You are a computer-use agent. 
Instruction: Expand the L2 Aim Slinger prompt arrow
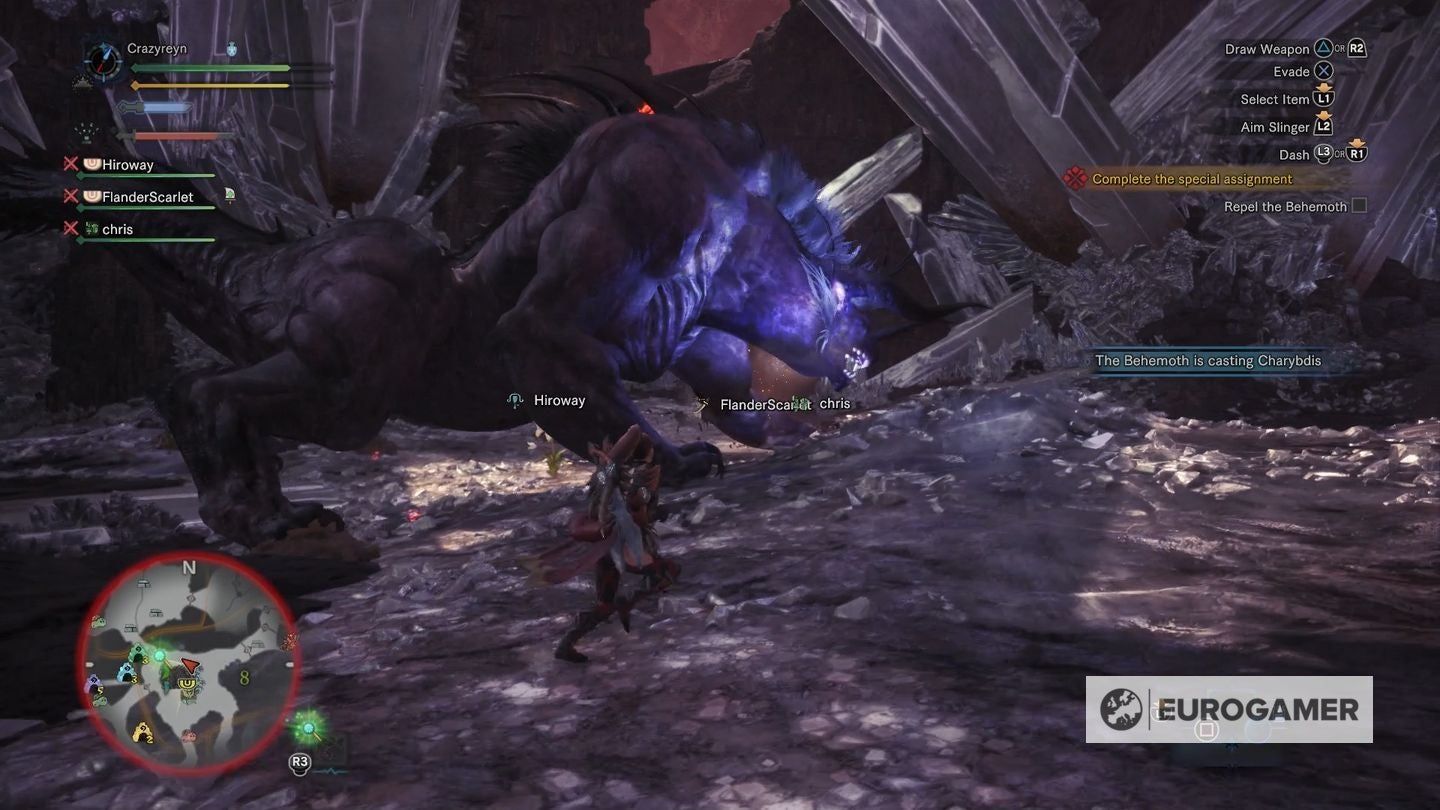[x=1324, y=115]
